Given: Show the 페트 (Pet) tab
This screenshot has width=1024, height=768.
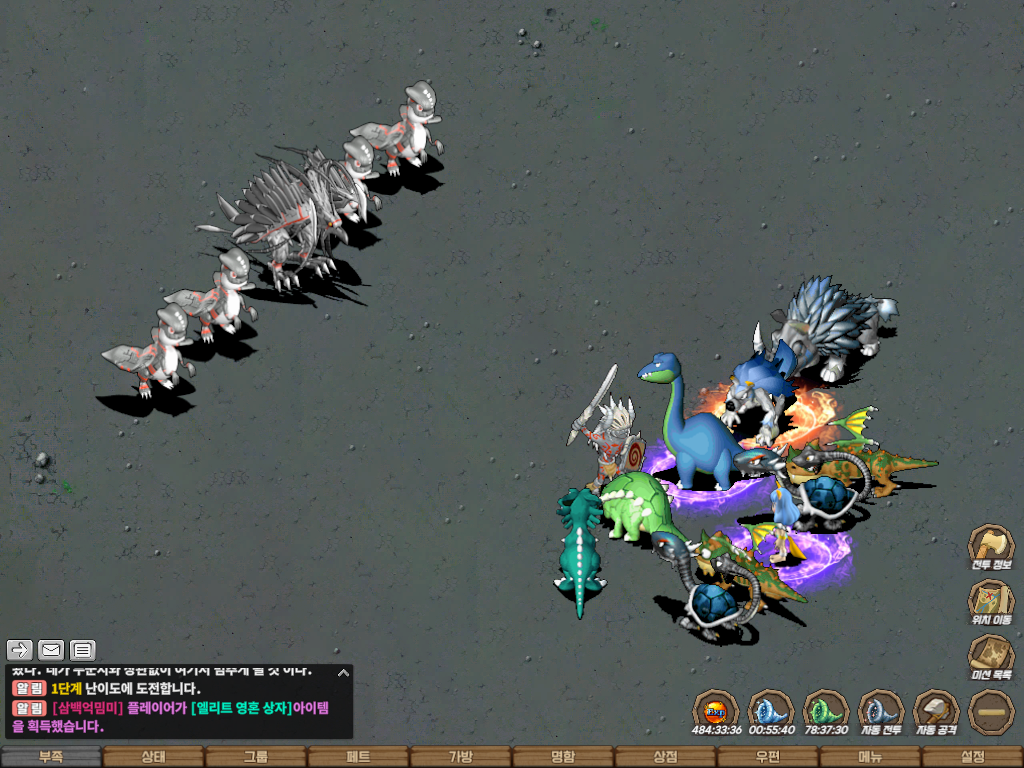Looking at the screenshot, I should pyautogui.click(x=358, y=757).
